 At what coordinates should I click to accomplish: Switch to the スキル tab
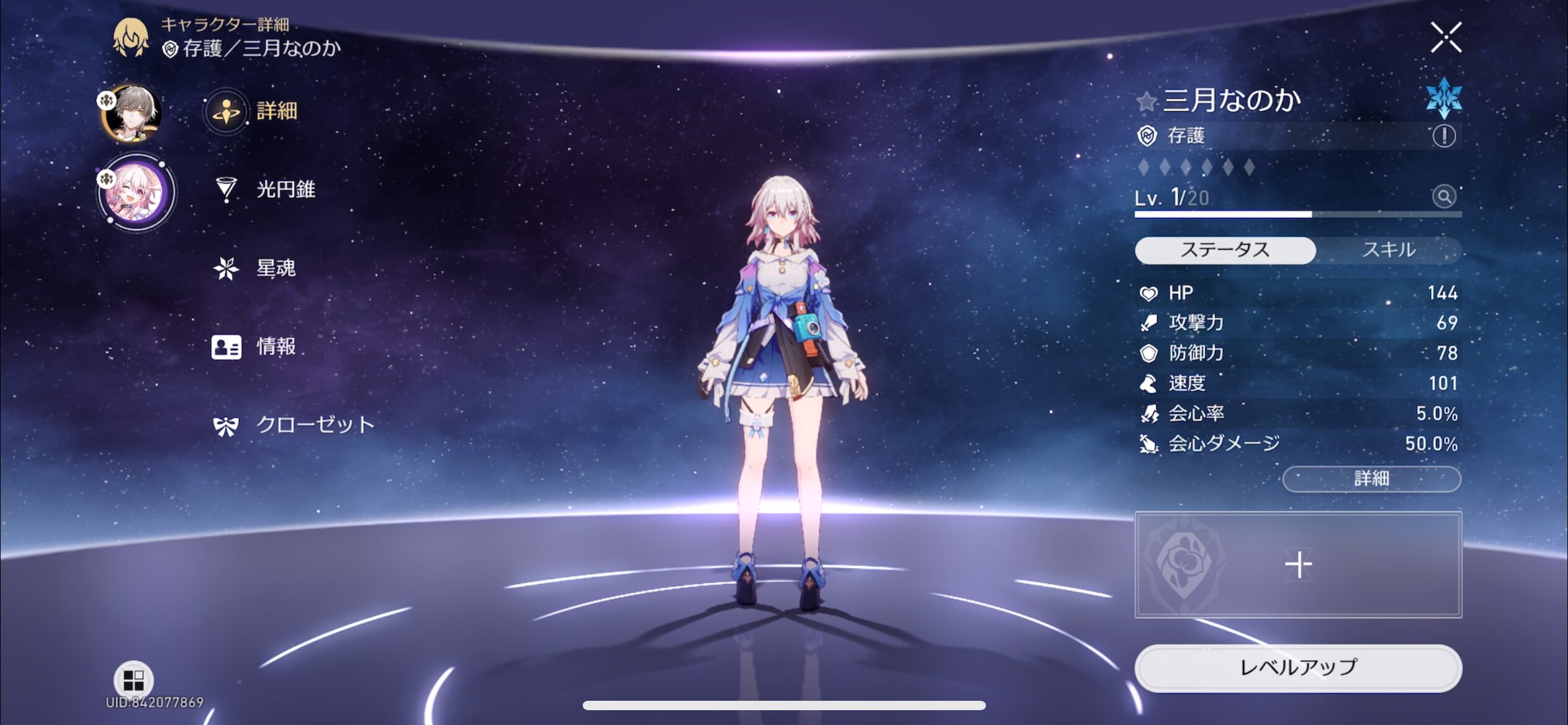click(x=1388, y=250)
